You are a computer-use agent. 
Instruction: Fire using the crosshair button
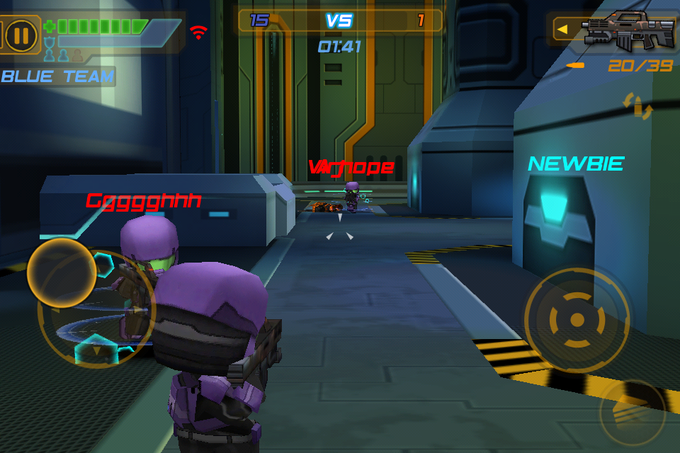pos(576,320)
